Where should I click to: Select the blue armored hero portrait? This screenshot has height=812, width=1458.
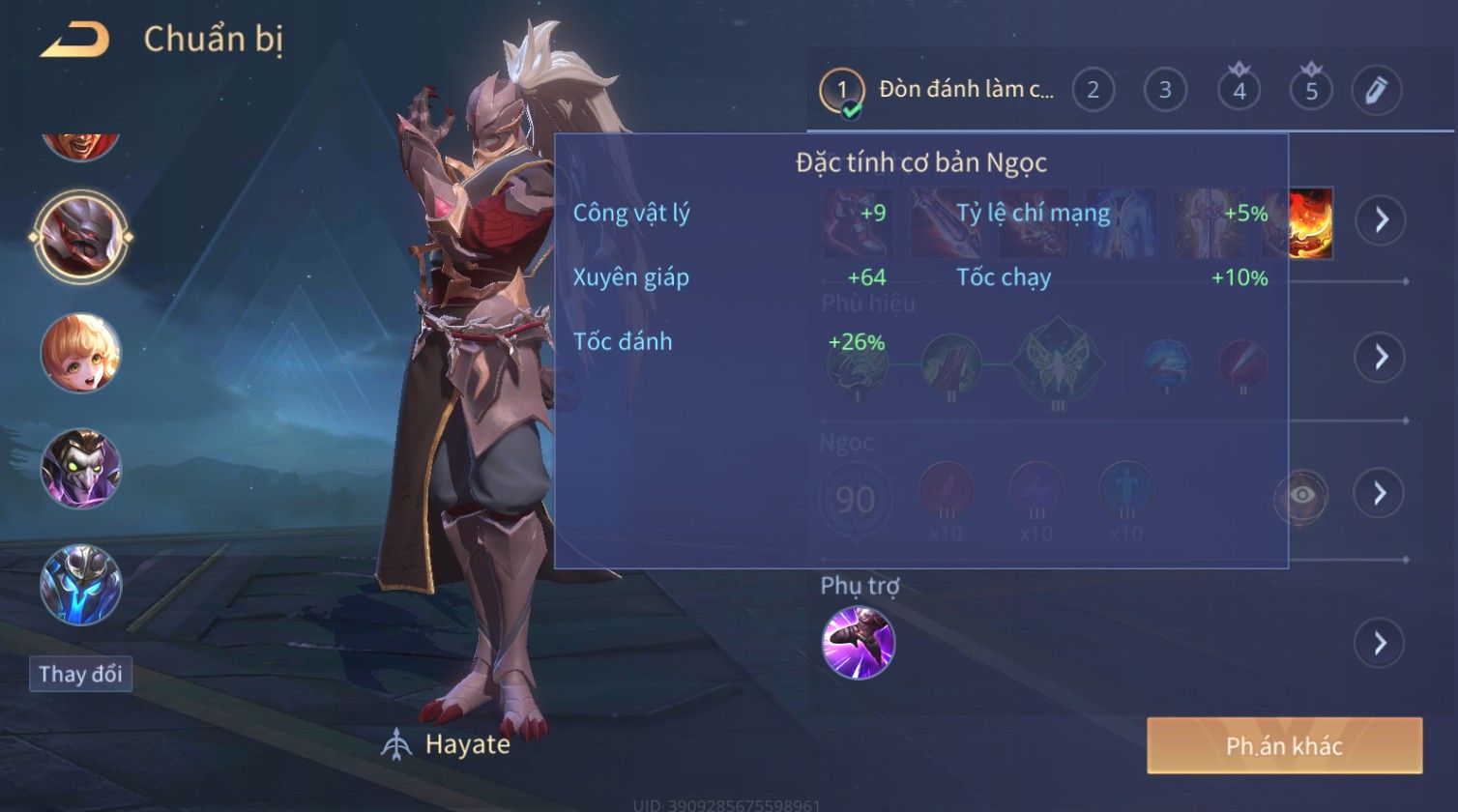point(81,585)
